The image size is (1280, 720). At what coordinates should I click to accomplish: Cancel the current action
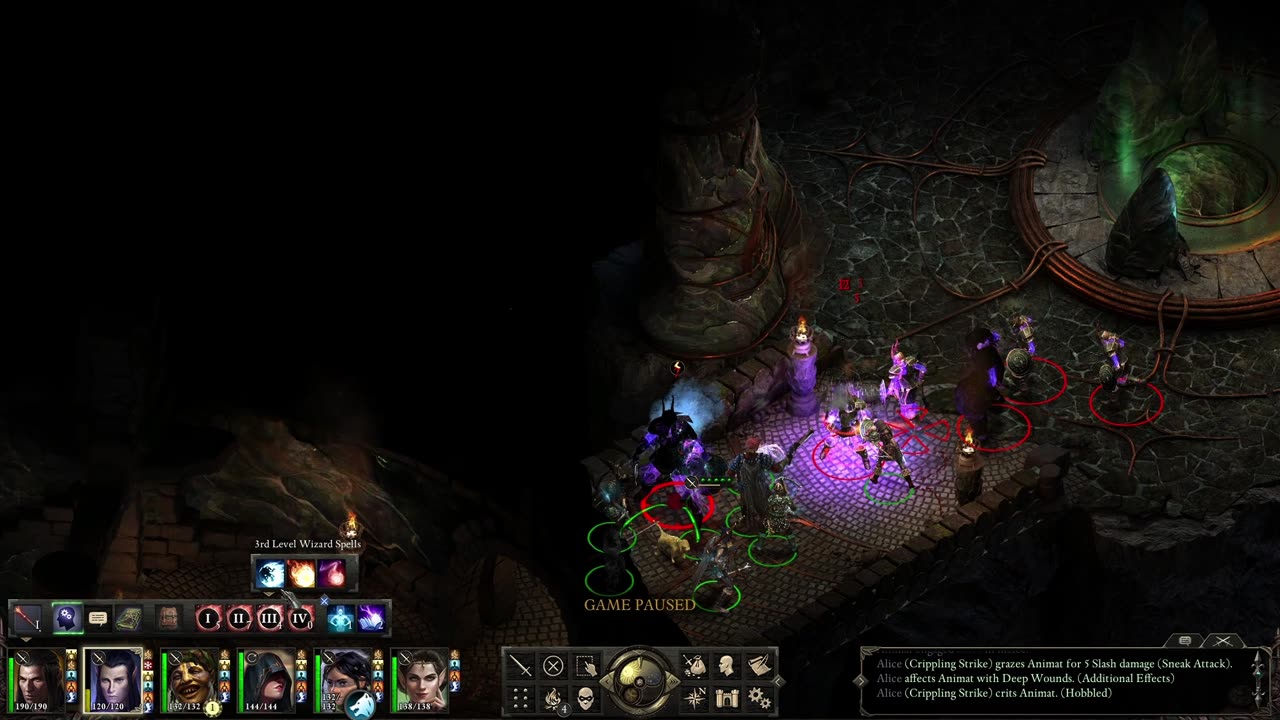pyautogui.click(x=553, y=665)
